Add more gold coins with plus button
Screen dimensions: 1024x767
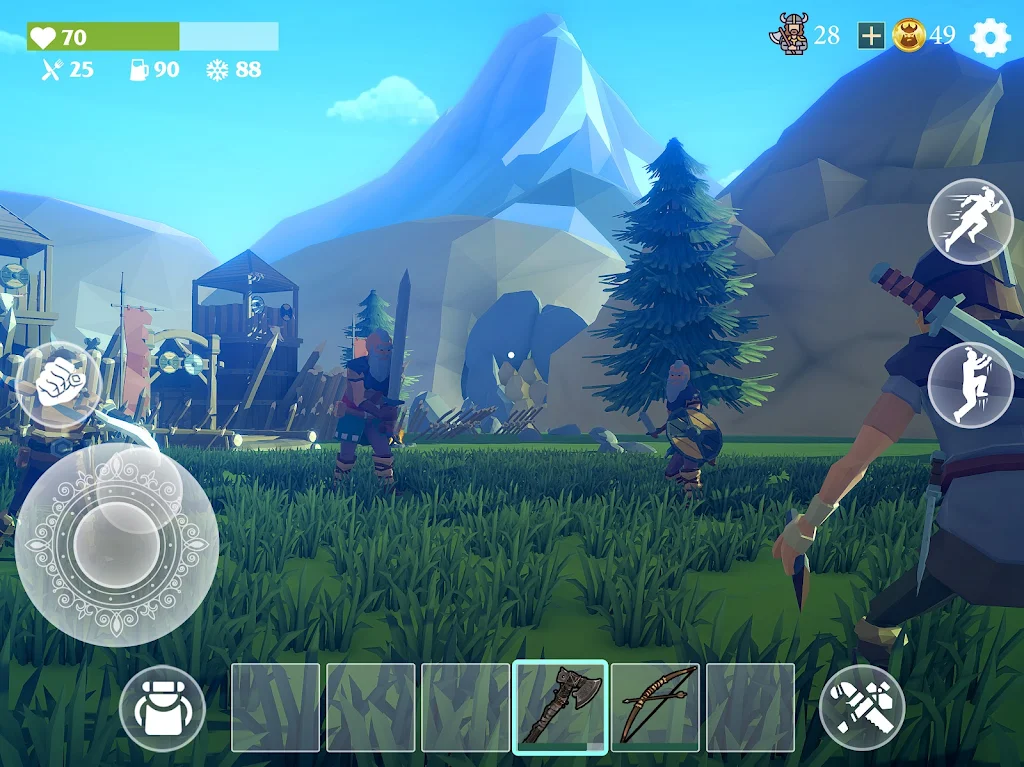coord(871,36)
